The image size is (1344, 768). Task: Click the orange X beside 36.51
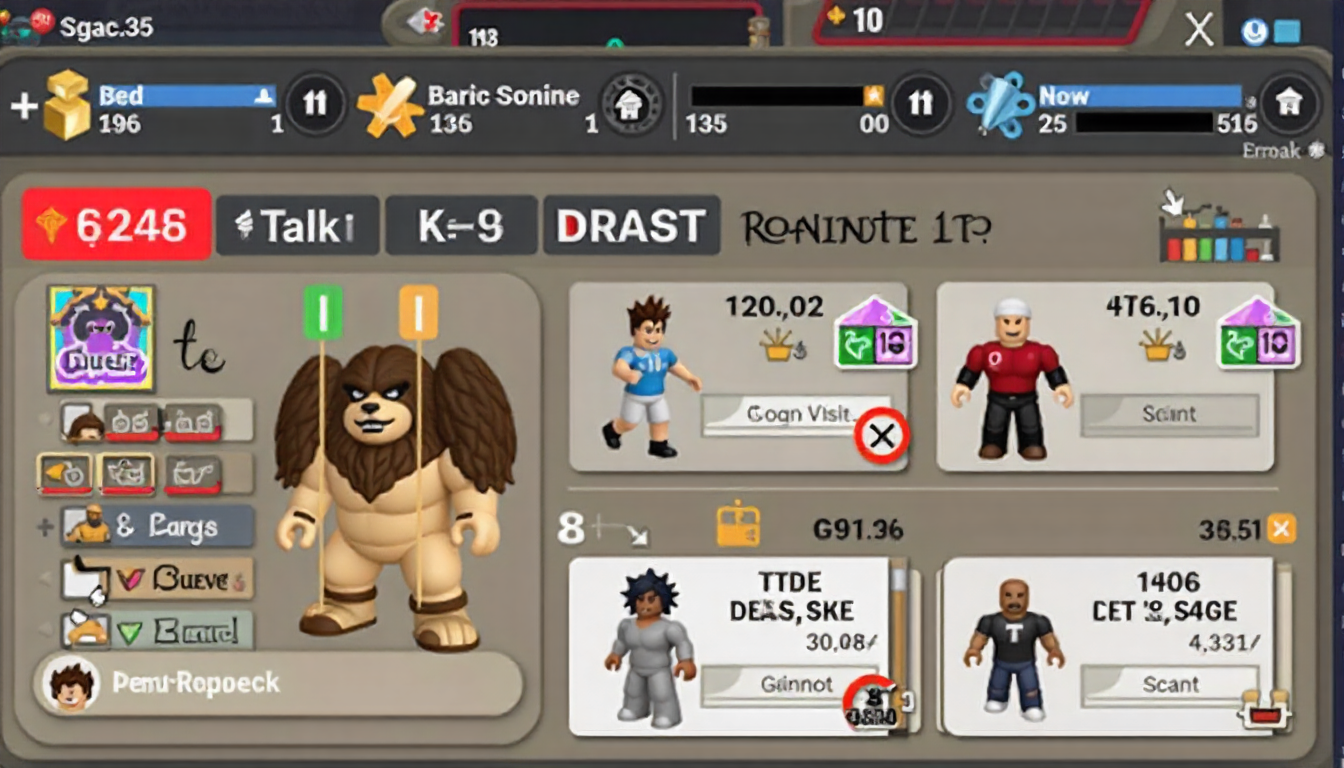[x=1281, y=528]
